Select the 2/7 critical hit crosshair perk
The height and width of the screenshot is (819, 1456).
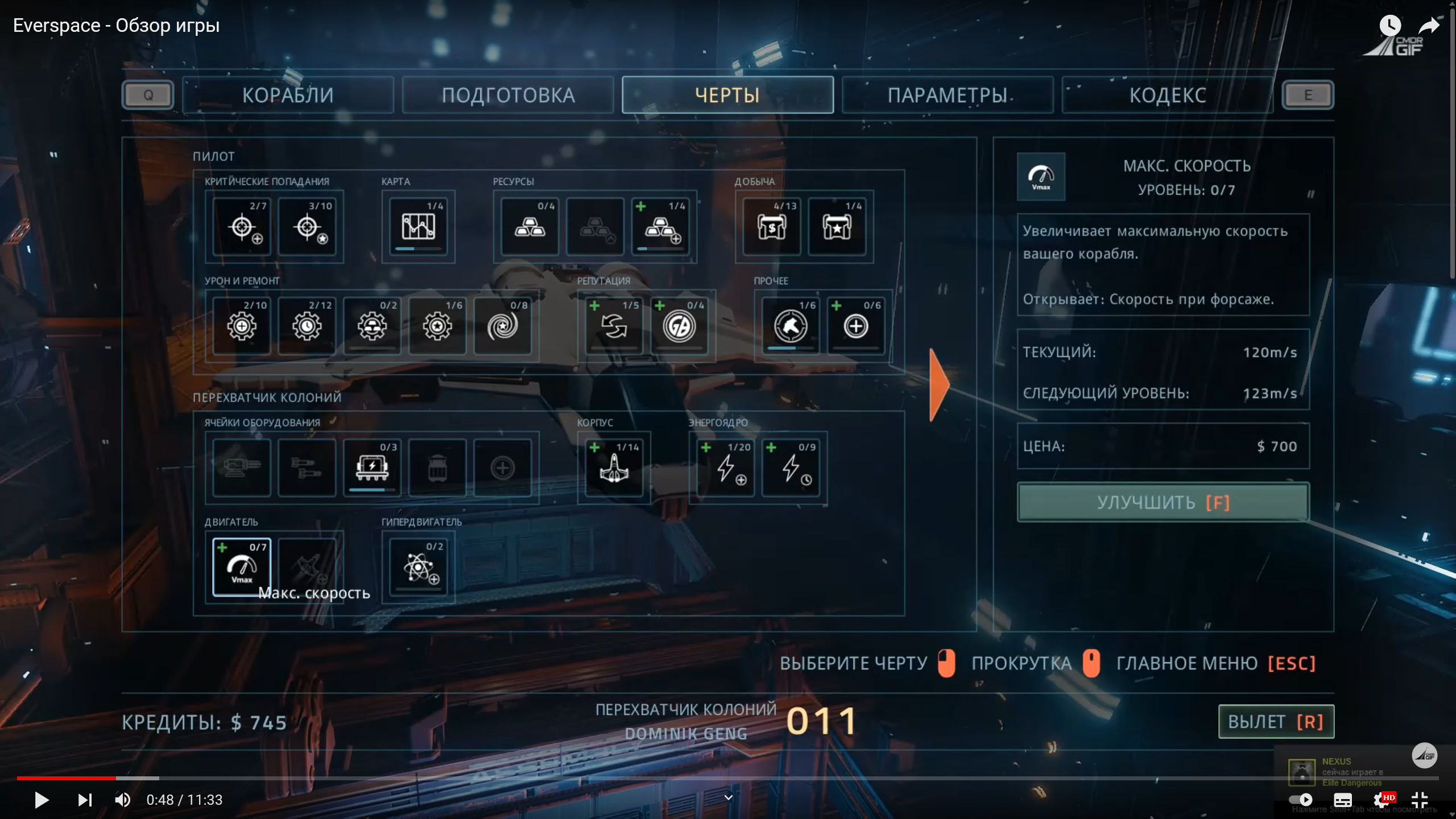(242, 226)
